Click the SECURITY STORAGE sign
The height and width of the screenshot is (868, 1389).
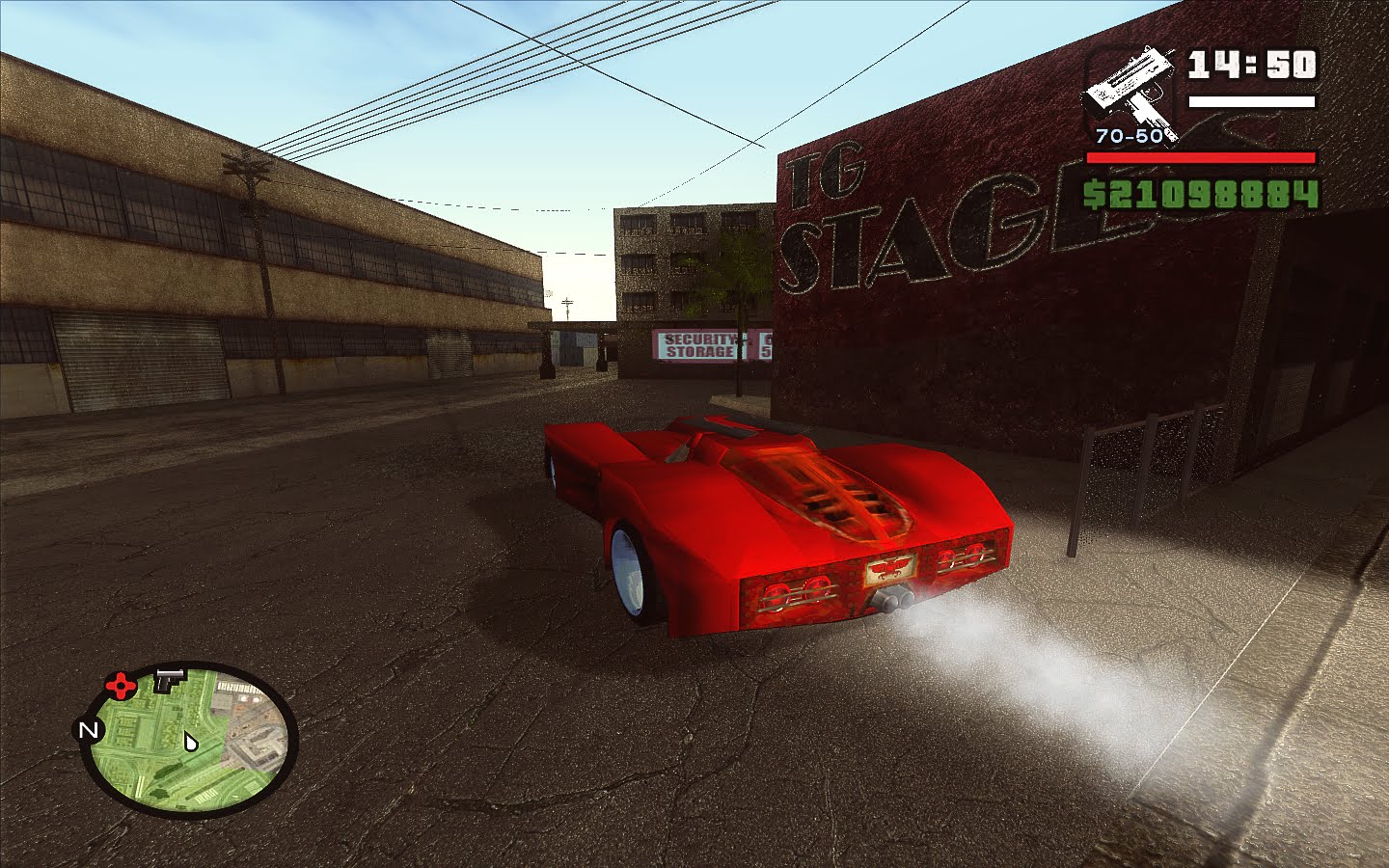(695, 345)
